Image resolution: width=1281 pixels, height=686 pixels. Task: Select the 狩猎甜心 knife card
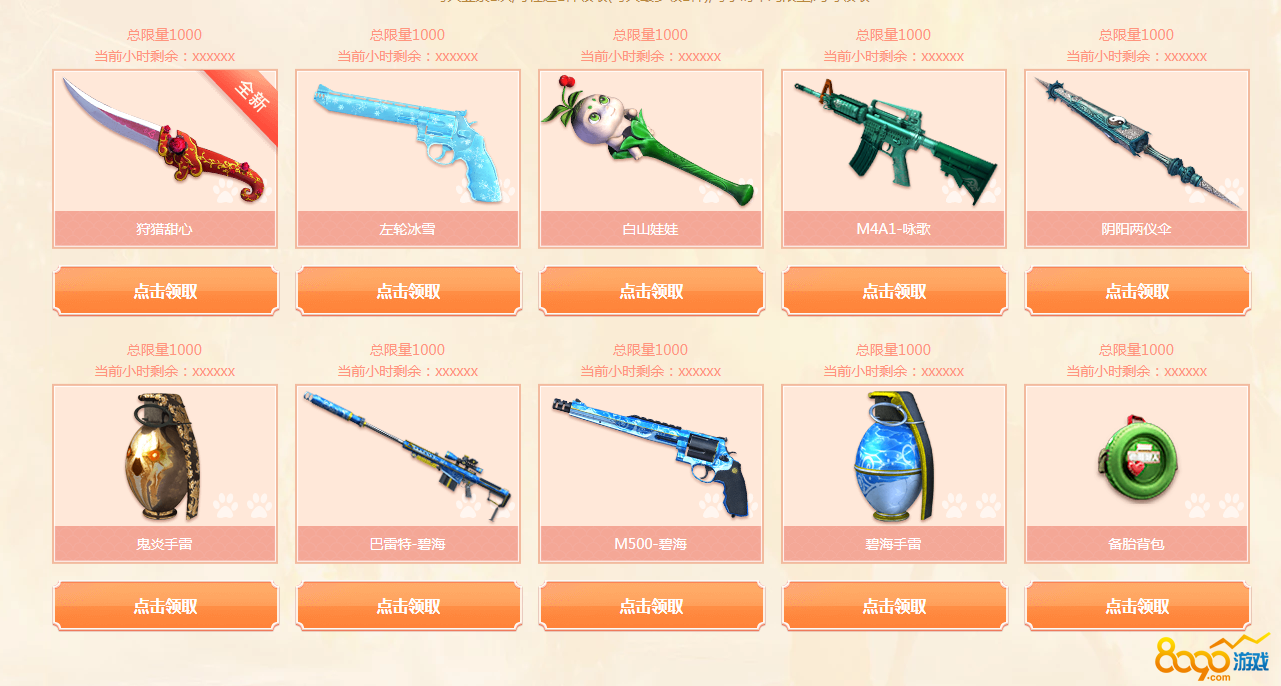165,145
